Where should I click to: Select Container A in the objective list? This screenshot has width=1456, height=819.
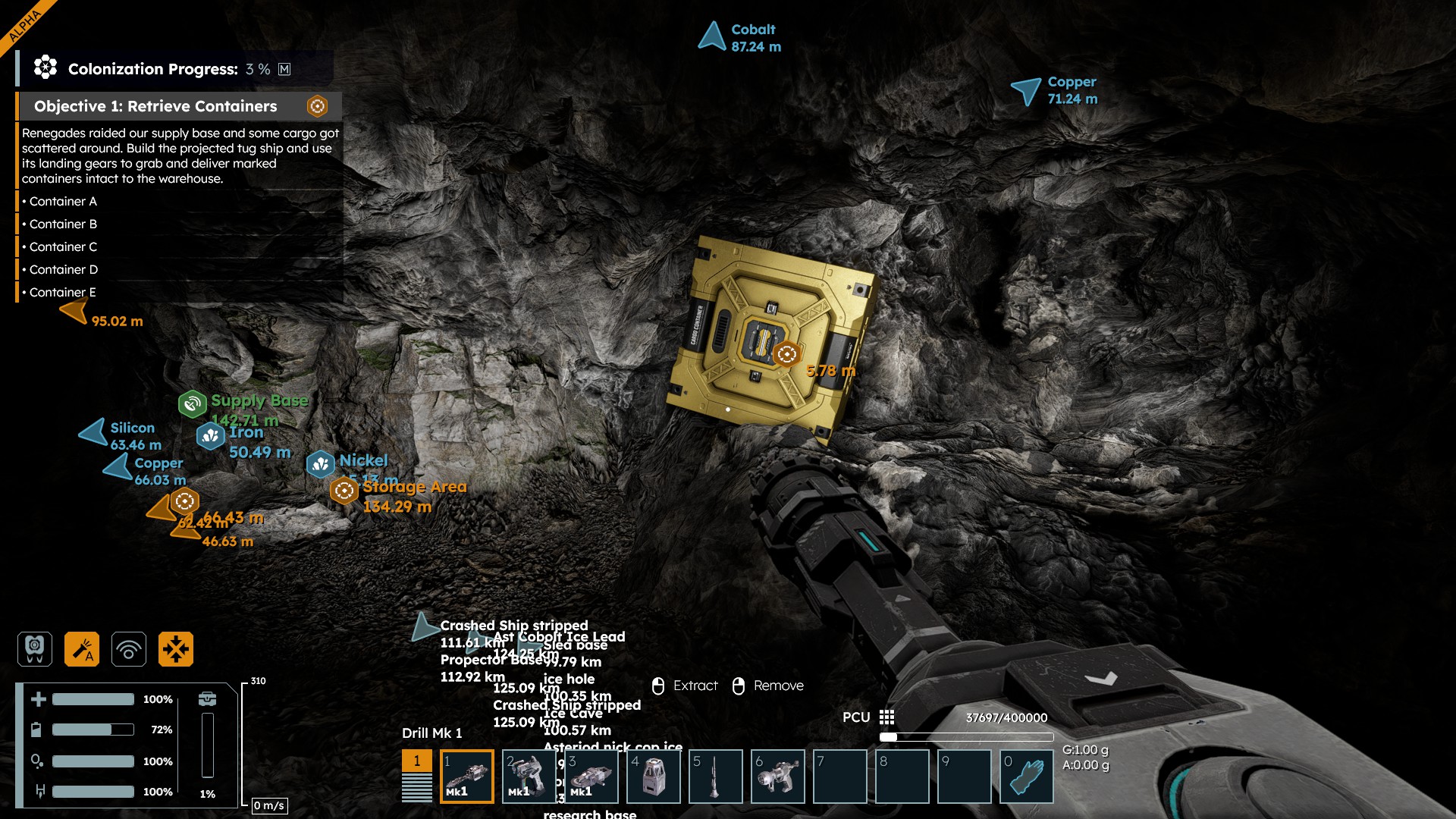(63, 202)
